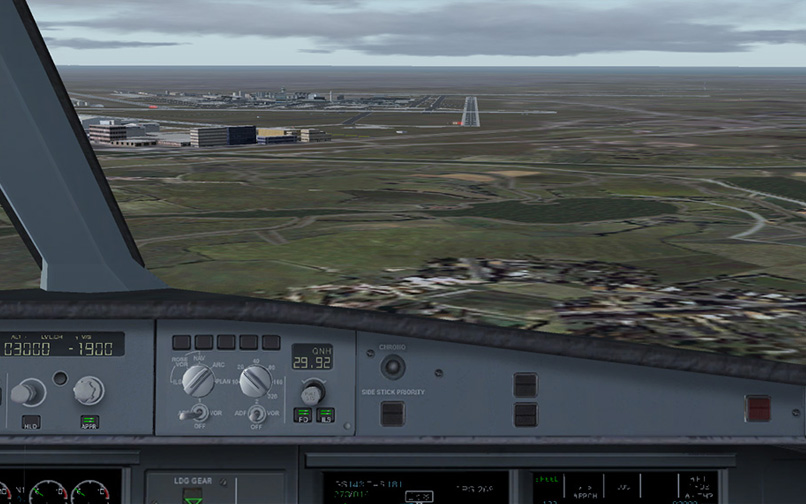Toggle the FD flight director button
Image resolution: width=806 pixels, height=504 pixels.
302,414
